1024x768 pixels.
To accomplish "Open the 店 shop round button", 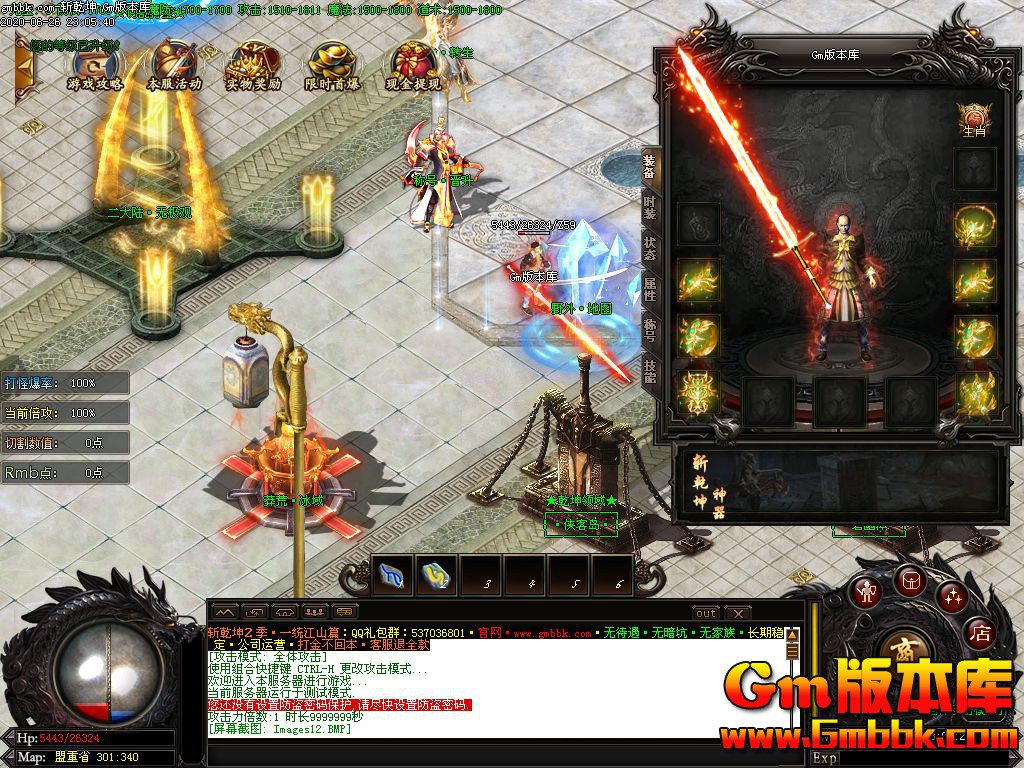I will point(980,633).
